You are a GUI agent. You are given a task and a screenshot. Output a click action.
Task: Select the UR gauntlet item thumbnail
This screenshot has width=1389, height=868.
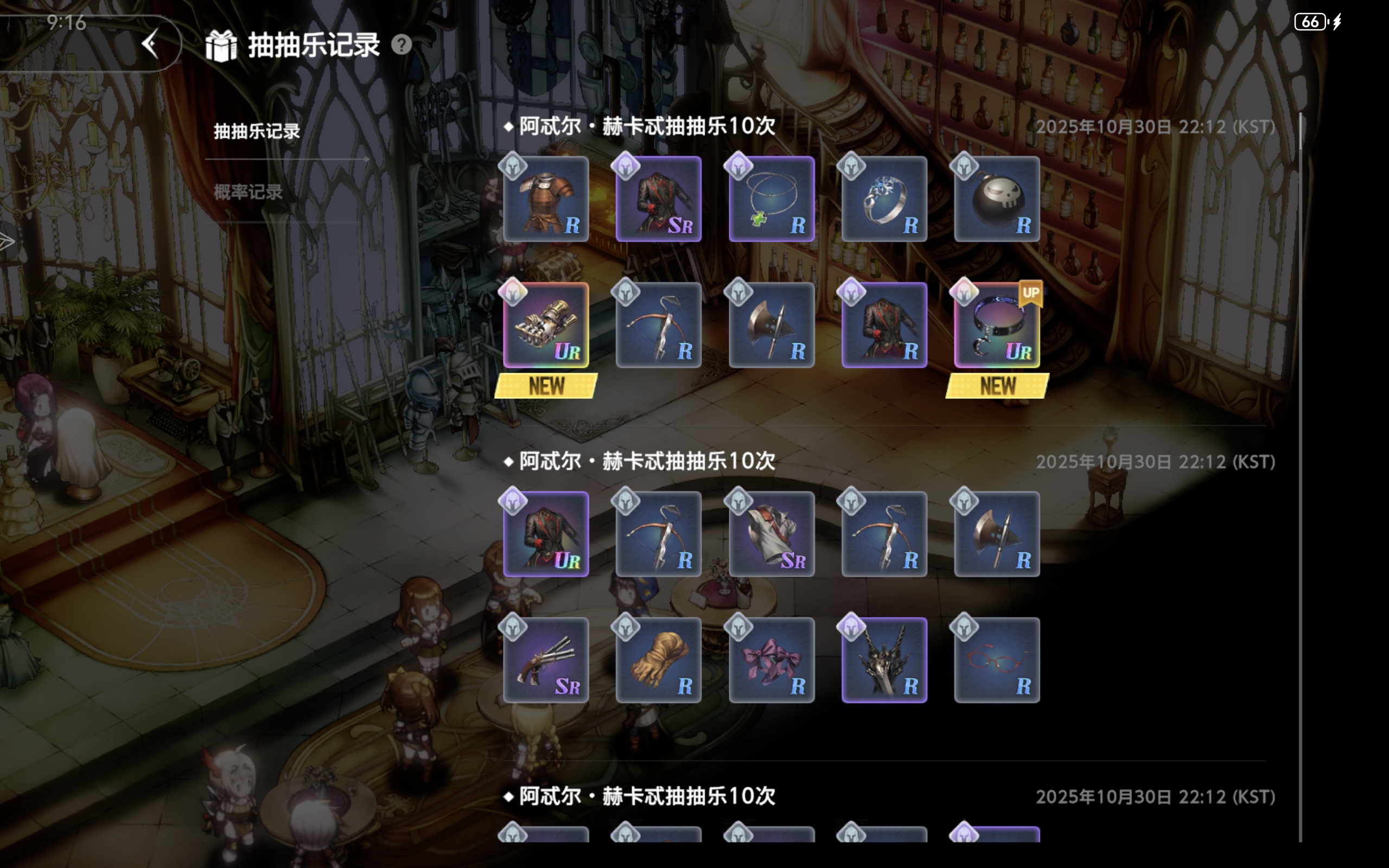(x=546, y=325)
